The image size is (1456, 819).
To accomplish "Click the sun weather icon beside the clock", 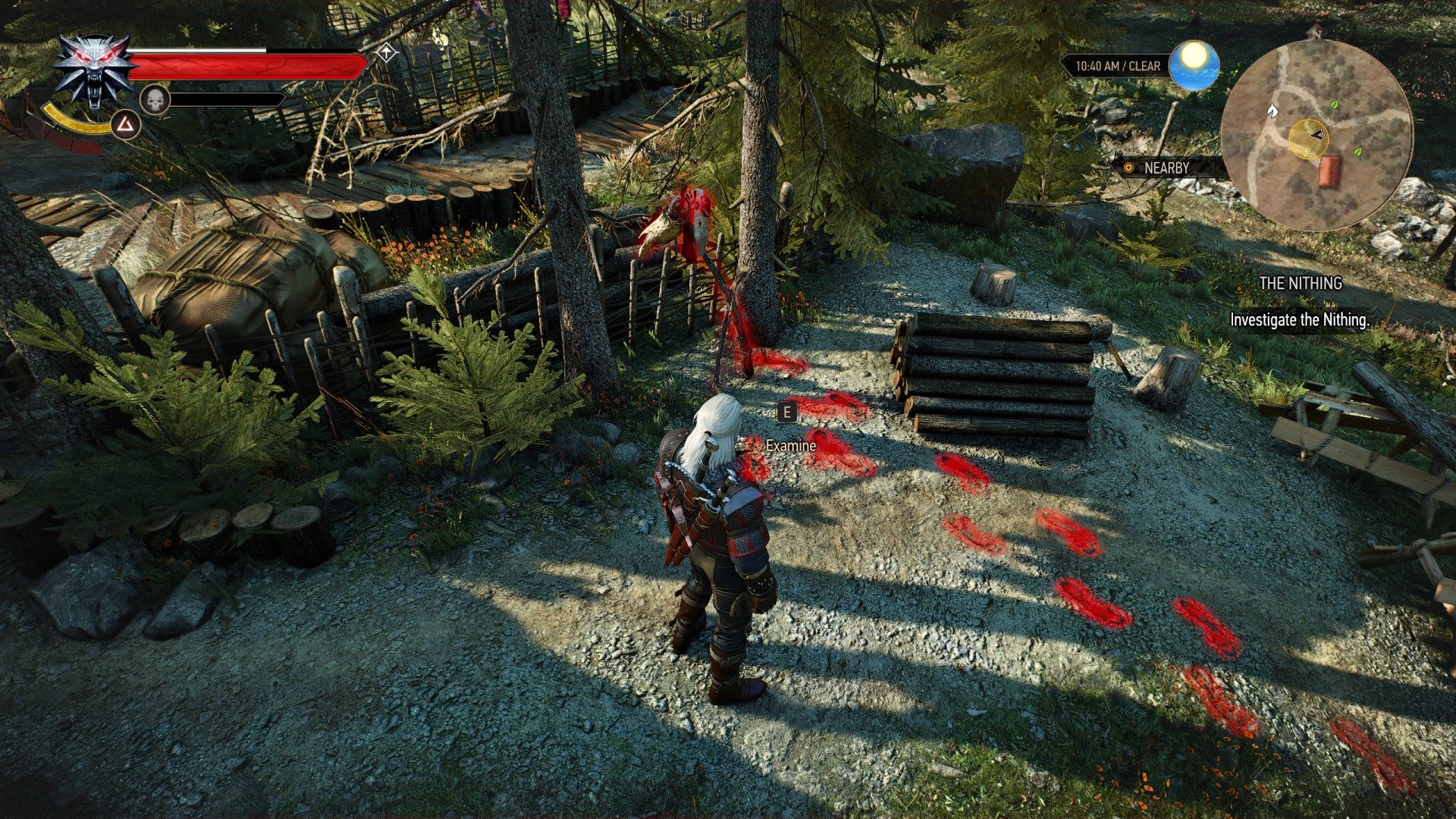I will coord(1193,66).
